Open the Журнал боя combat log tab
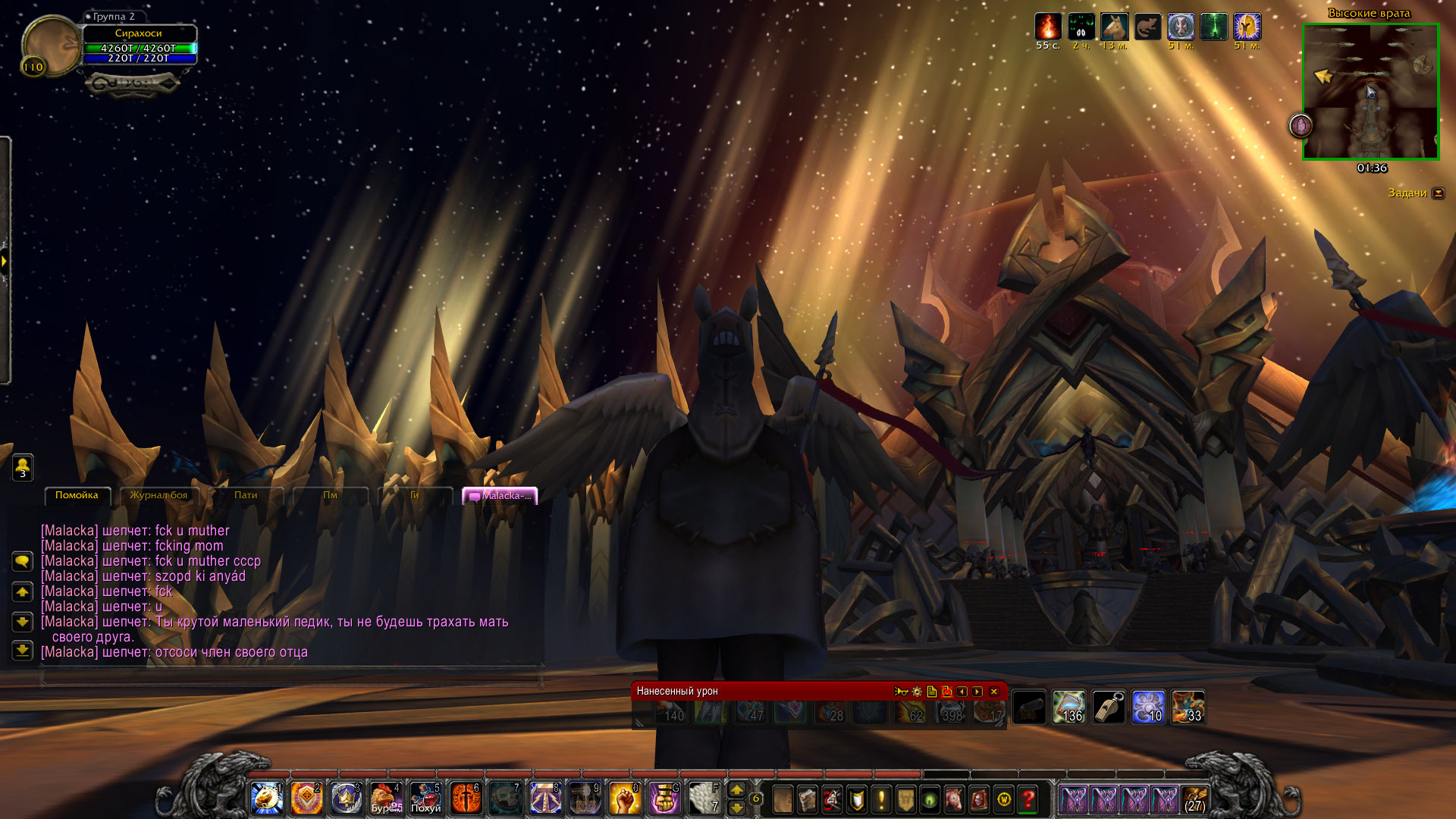 [x=158, y=495]
